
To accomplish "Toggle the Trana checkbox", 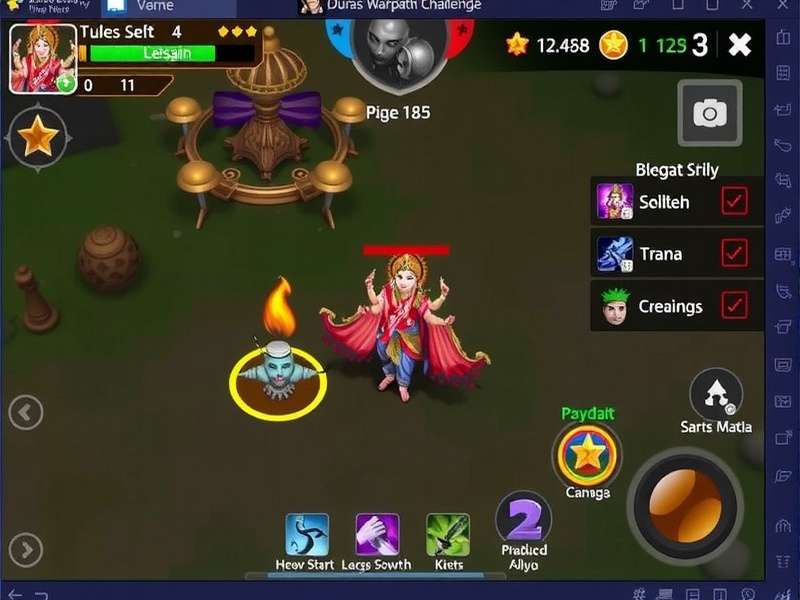I will click(734, 253).
